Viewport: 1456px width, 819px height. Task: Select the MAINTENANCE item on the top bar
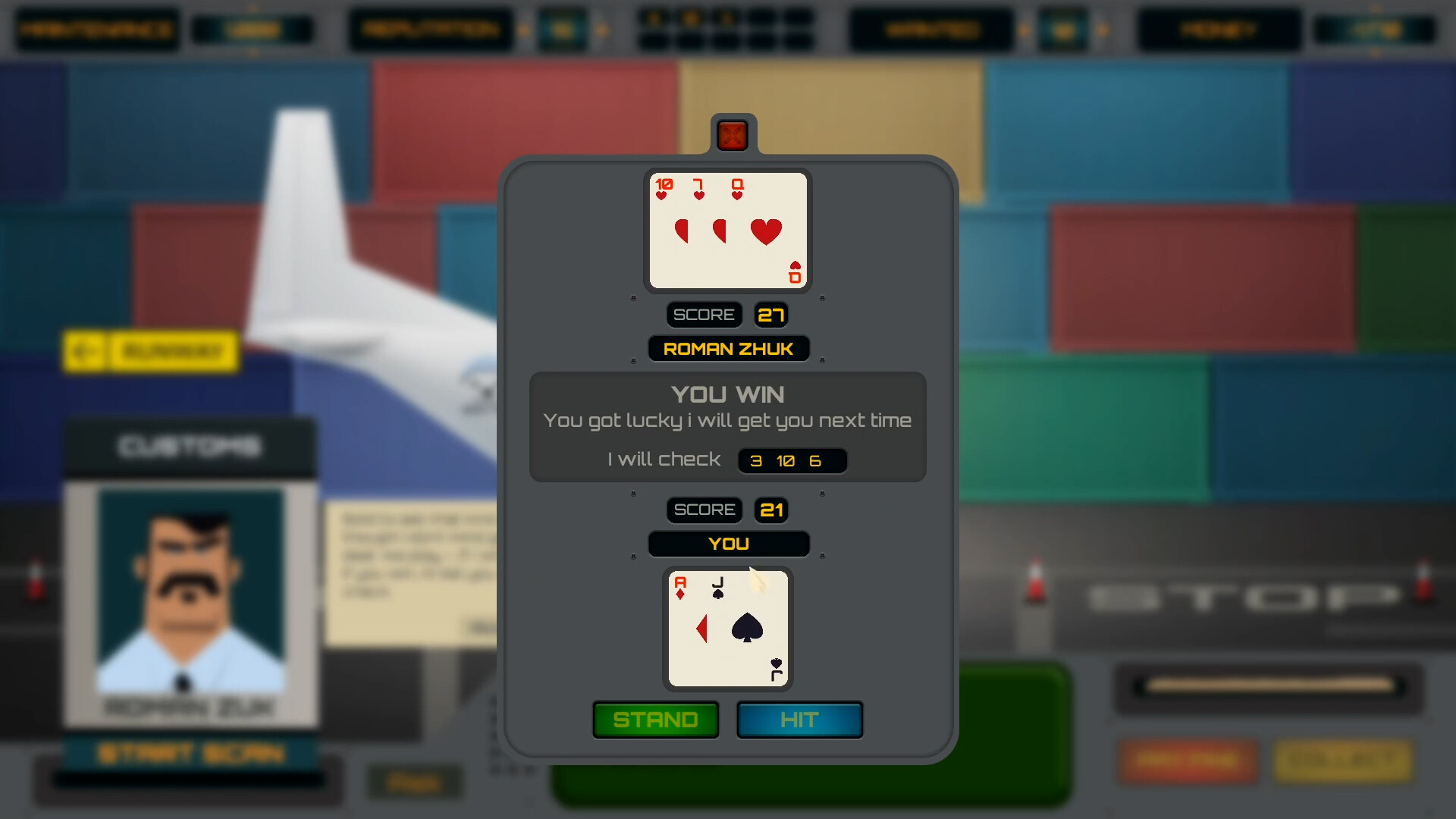[96, 30]
